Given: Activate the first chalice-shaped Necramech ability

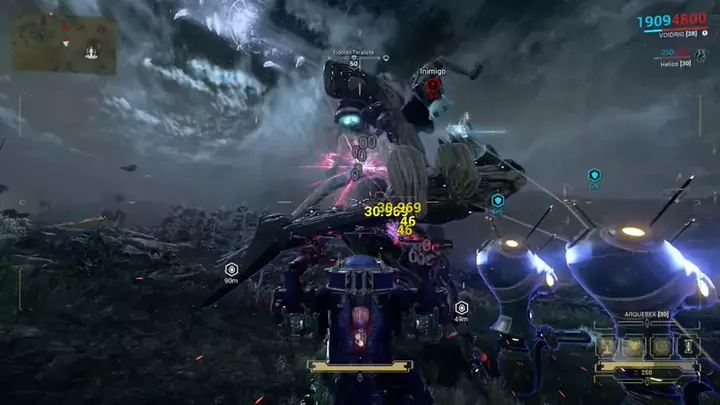Looking at the screenshot, I should pos(608,345).
